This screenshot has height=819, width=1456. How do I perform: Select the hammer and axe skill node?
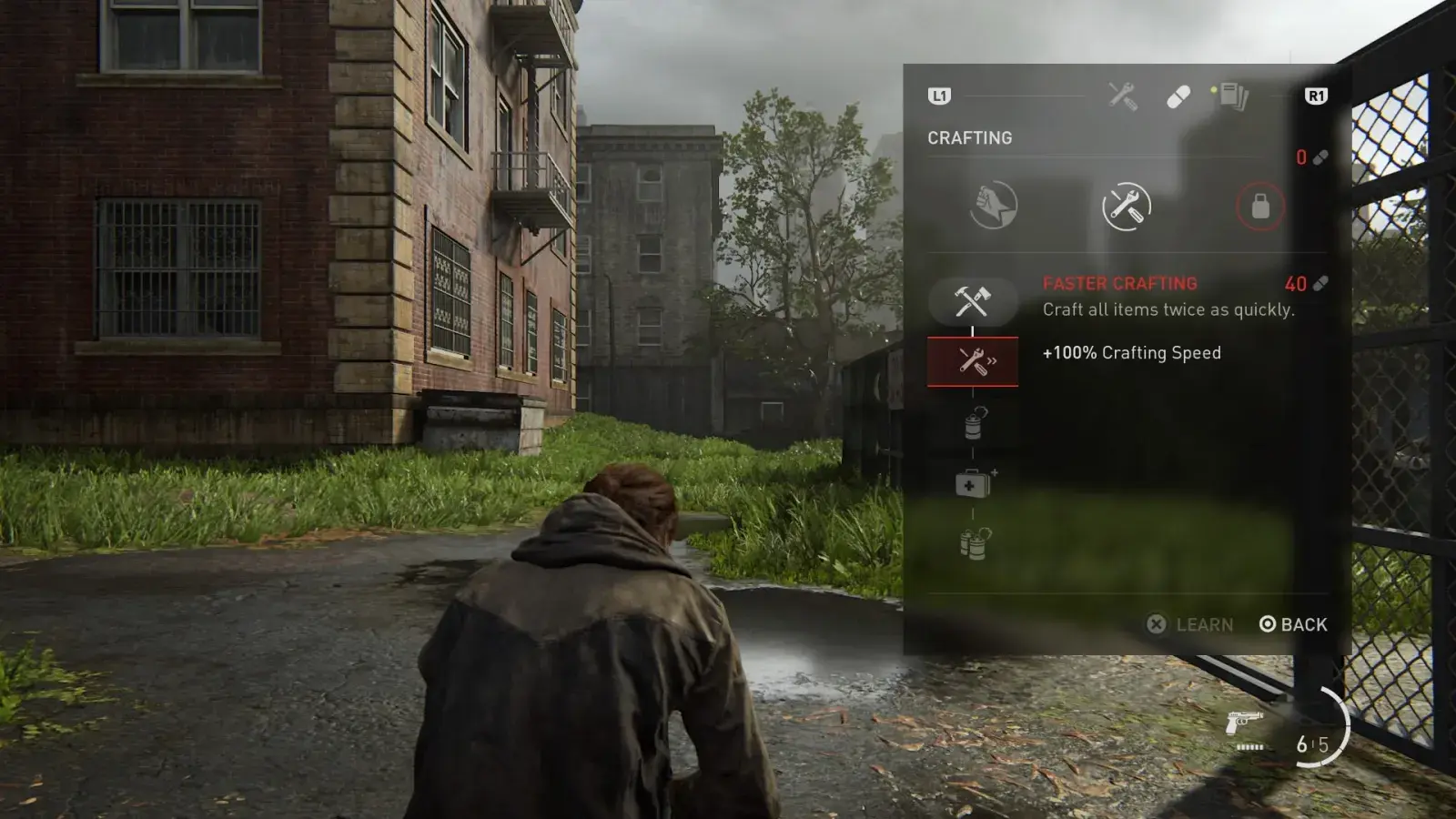click(972, 301)
